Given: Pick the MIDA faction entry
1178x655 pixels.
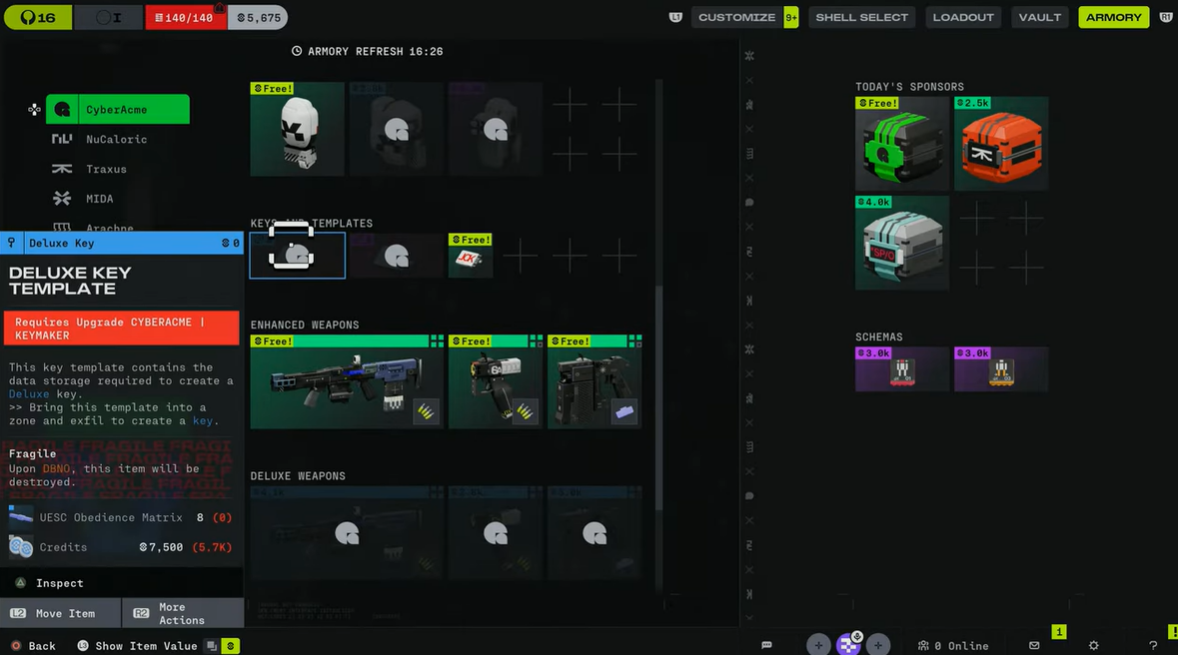Looking at the screenshot, I should point(99,199).
